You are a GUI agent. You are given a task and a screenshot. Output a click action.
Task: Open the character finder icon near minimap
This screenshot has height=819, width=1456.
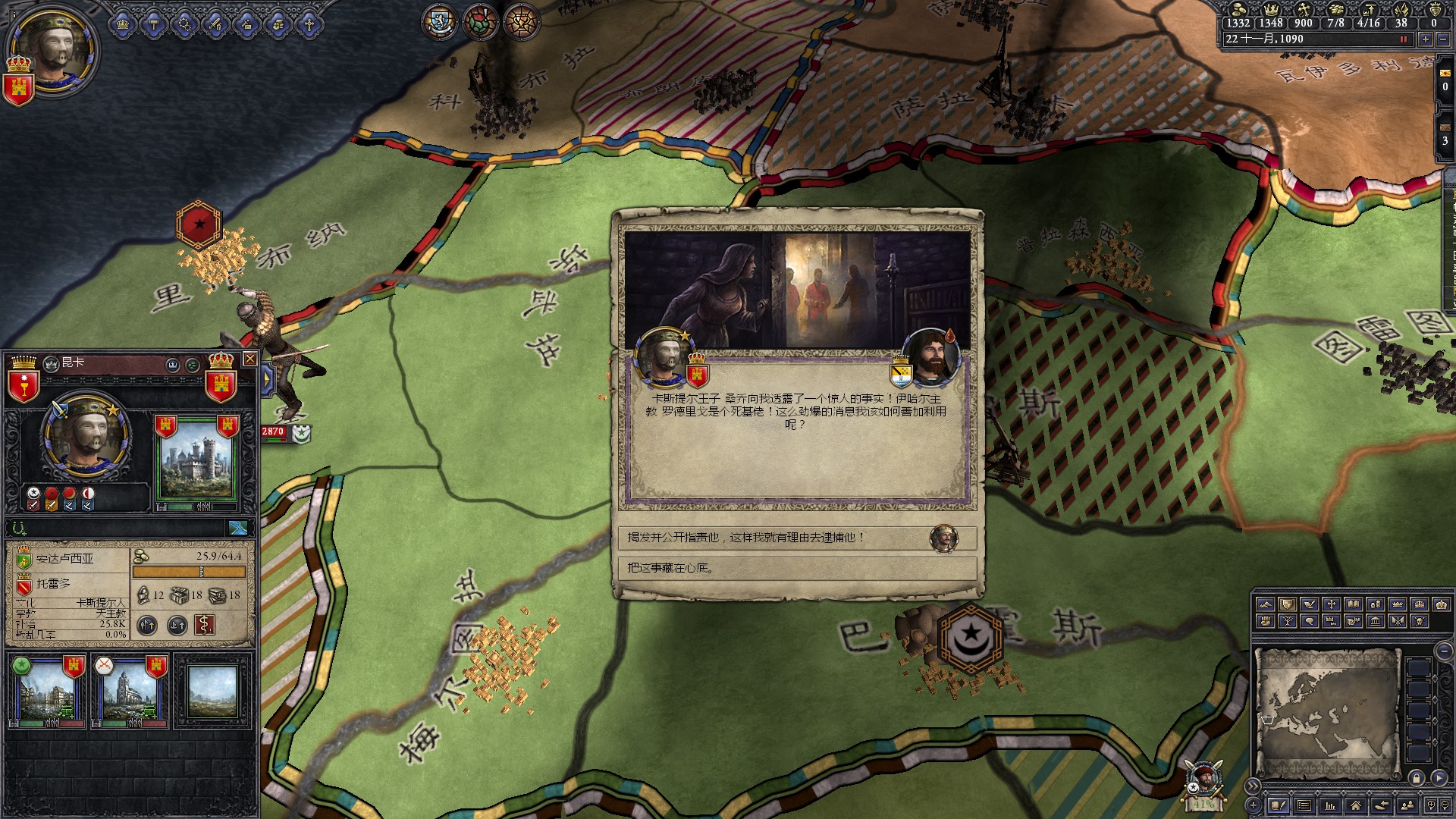click(1408, 806)
